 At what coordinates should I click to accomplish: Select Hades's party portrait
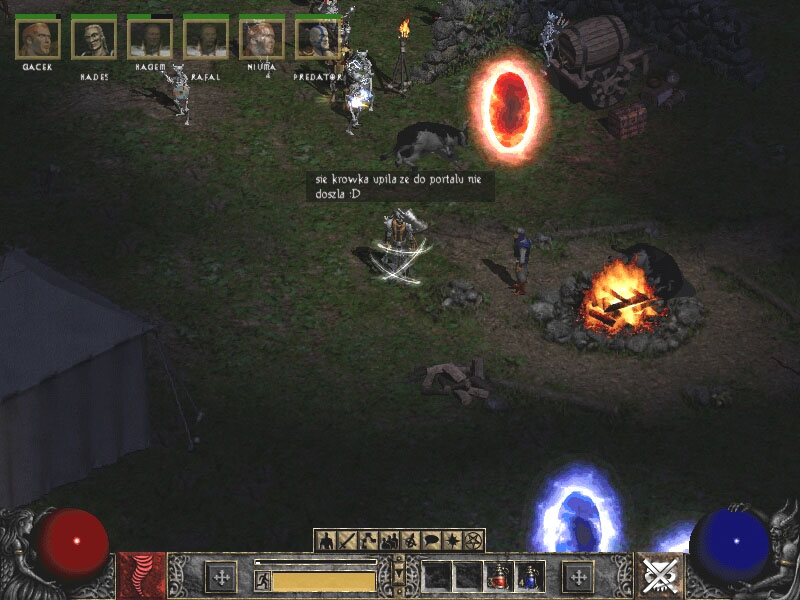pyautogui.click(x=94, y=39)
